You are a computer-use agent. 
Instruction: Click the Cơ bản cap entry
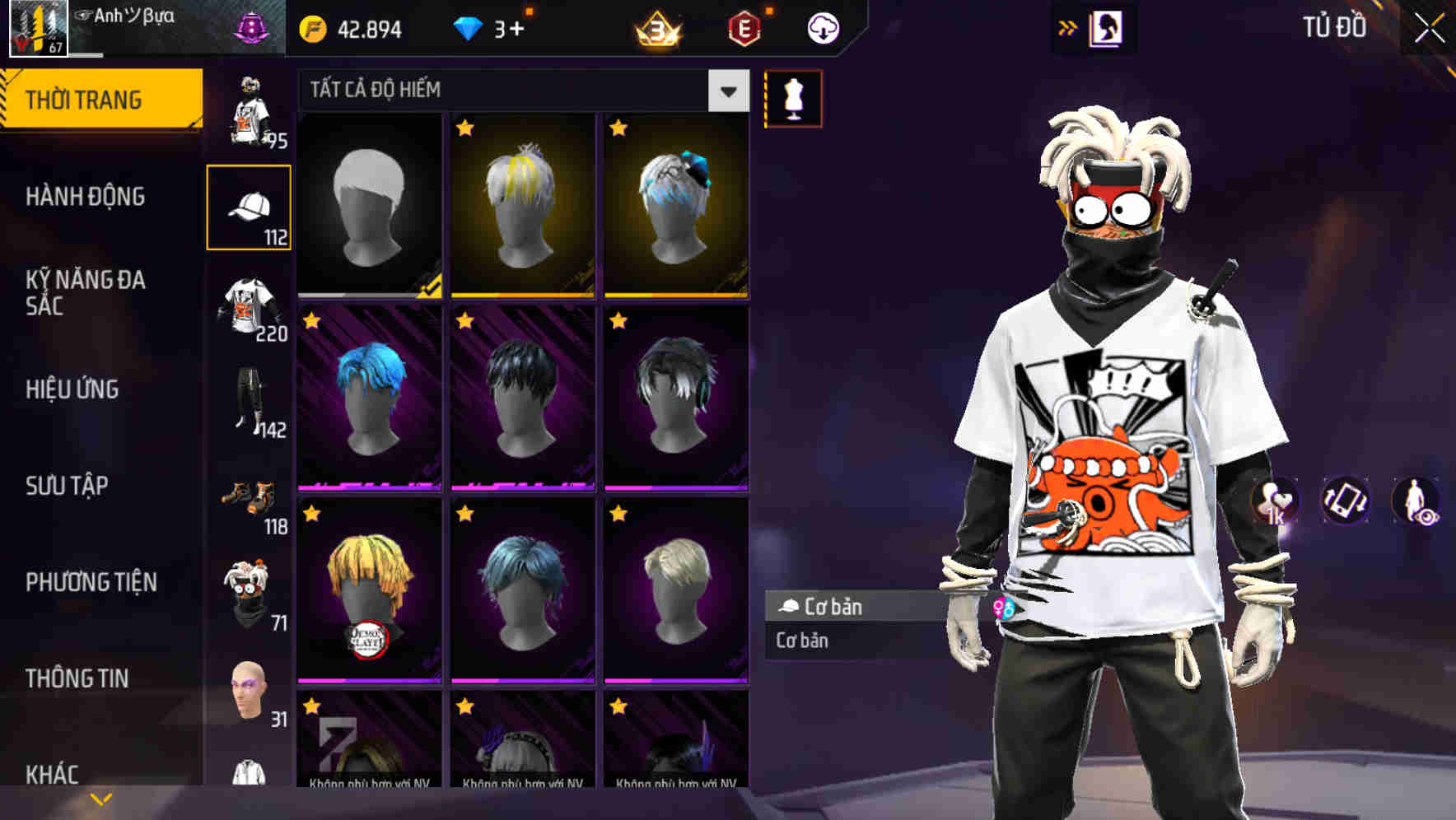coord(848,607)
